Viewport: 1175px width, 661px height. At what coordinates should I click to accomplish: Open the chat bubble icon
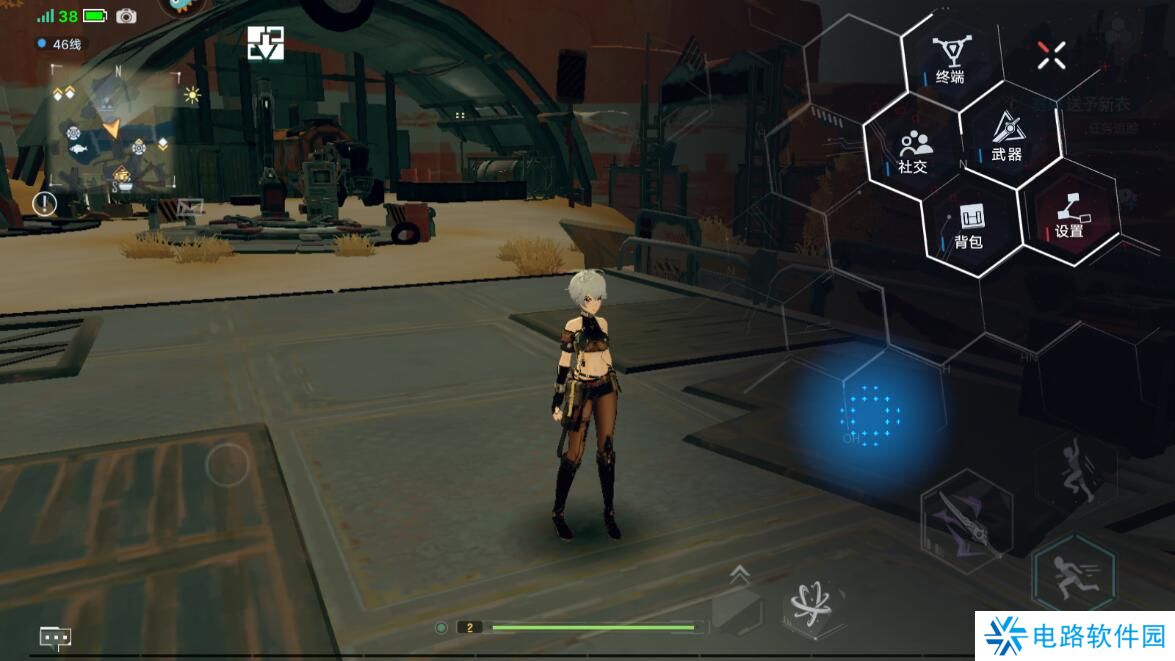pyautogui.click(x=55, y=636)
